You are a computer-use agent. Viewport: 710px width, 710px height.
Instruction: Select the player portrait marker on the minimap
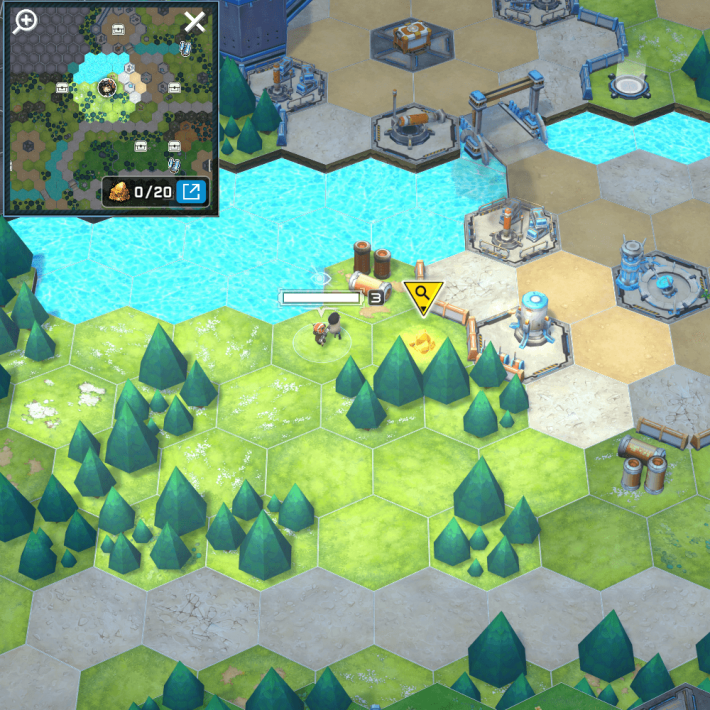point(106,88)
